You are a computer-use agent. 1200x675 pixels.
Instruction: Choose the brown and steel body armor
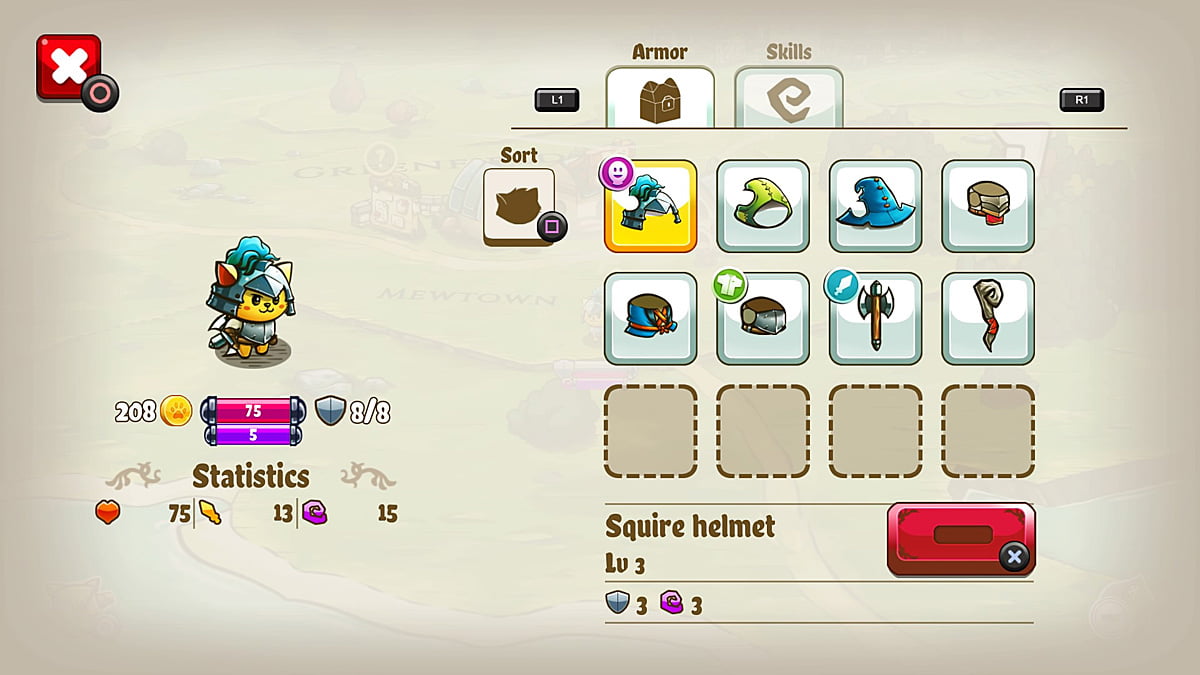tap(763, 318)
